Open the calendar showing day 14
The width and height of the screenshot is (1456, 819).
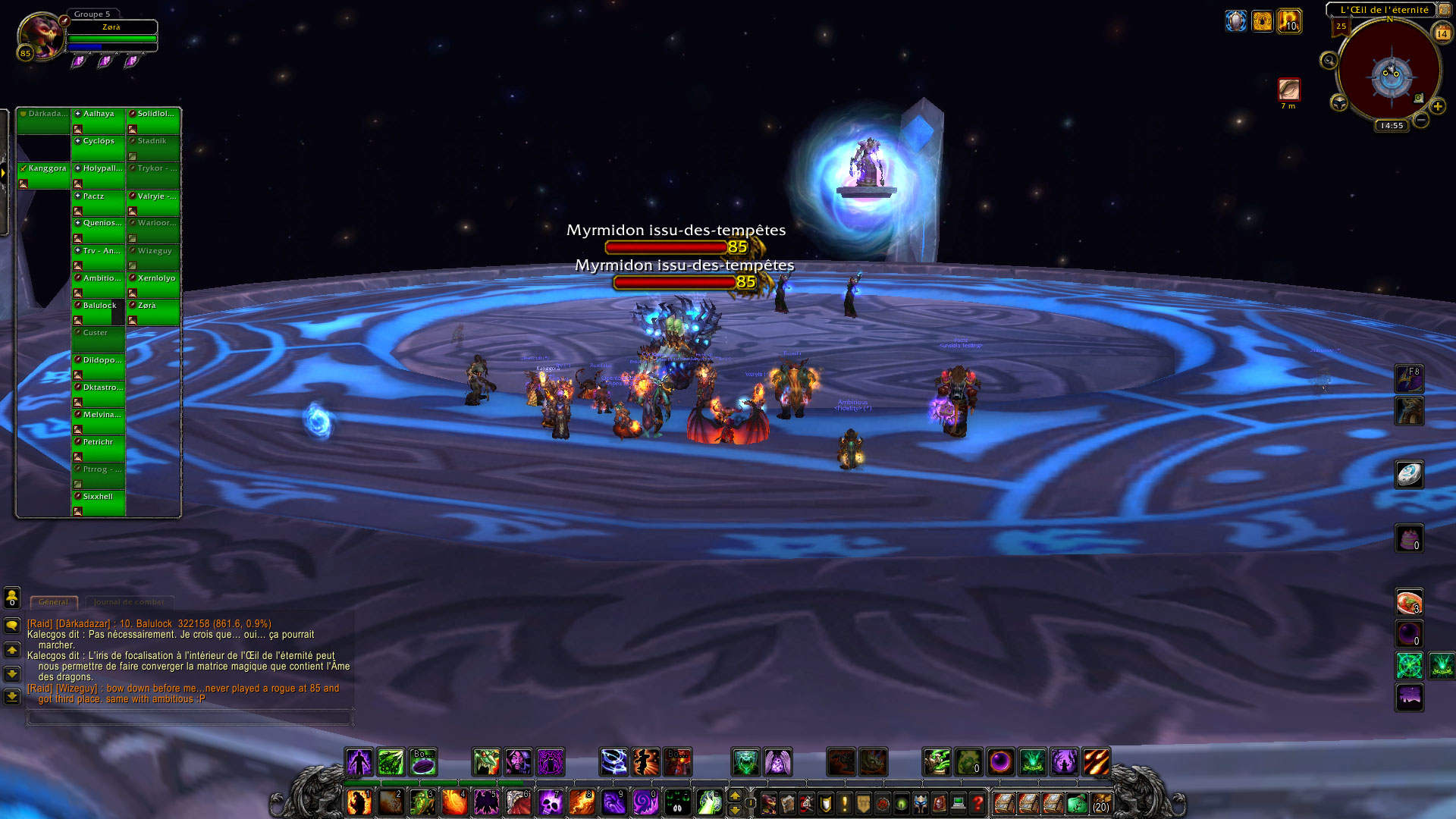[x=1442, y=33]
